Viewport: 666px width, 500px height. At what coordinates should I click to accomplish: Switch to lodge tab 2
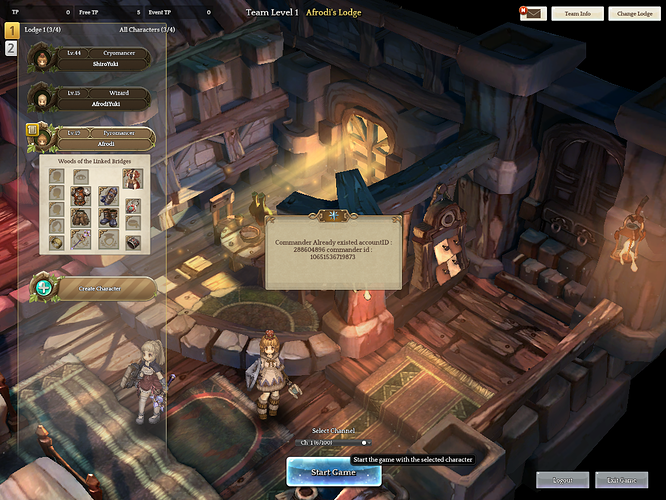click(x=11, y=48)
